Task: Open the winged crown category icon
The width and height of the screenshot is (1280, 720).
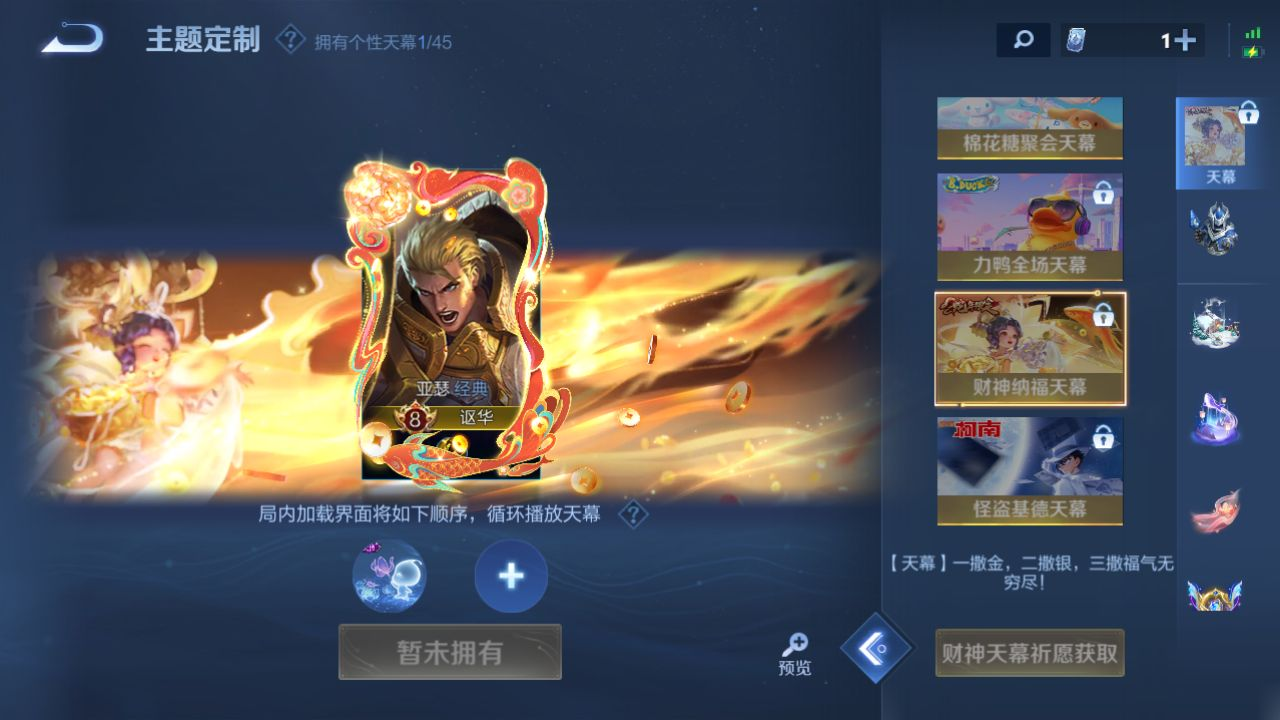Action: [1215, 594]
